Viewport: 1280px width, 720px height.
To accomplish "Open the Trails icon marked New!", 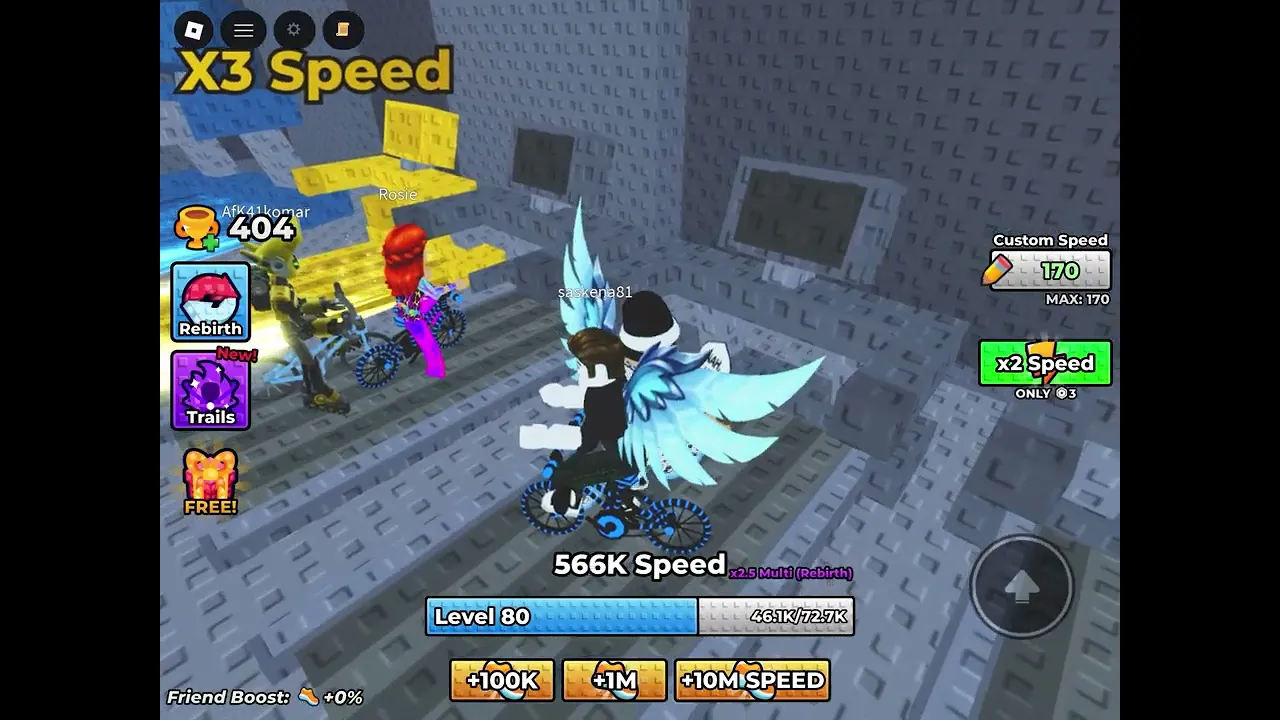I will [210, 390].
